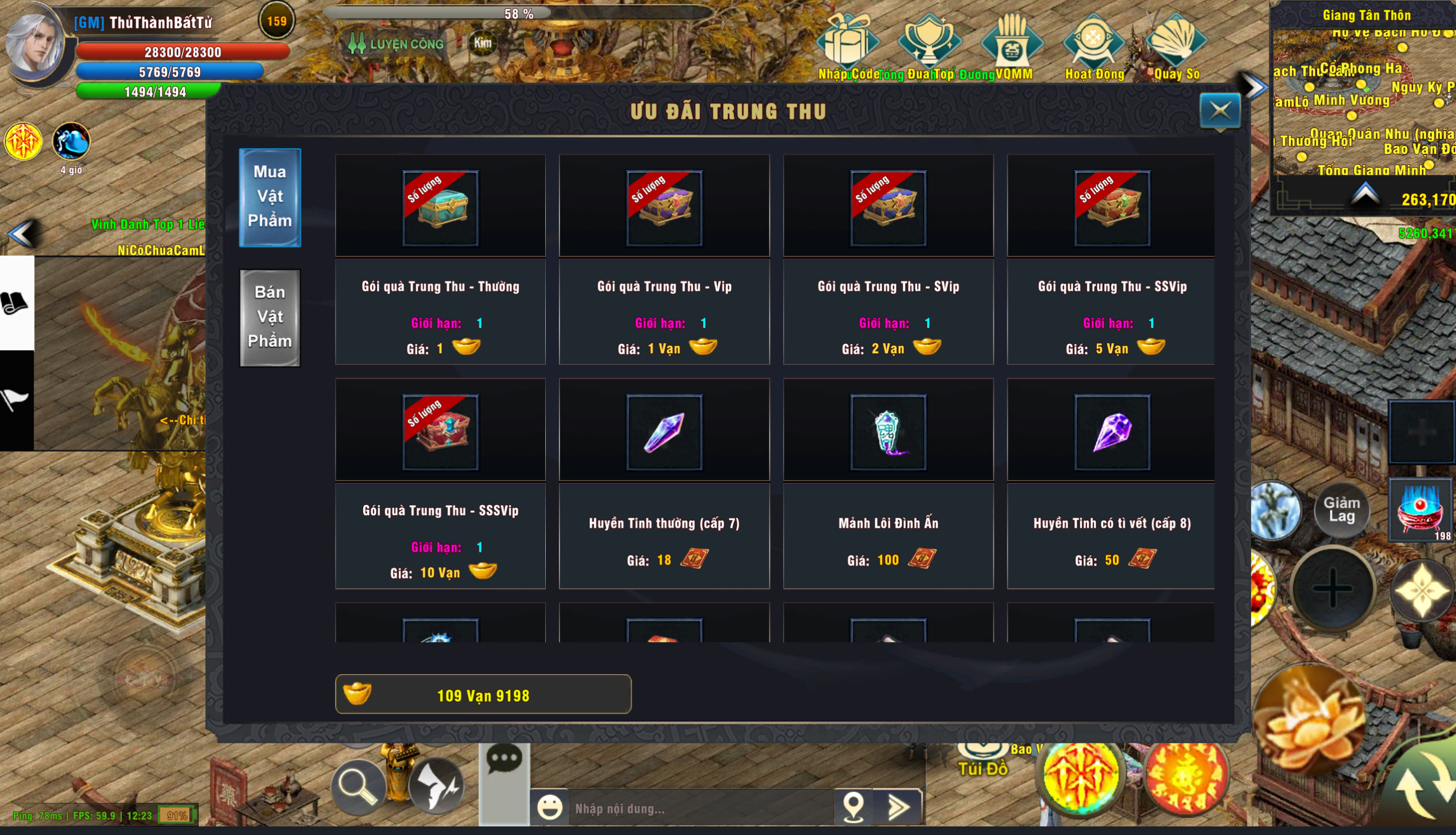This screenshot has width=1456, height=835.
Task: Click the Giảm Lag button
Action: [x=1341, y=509]
